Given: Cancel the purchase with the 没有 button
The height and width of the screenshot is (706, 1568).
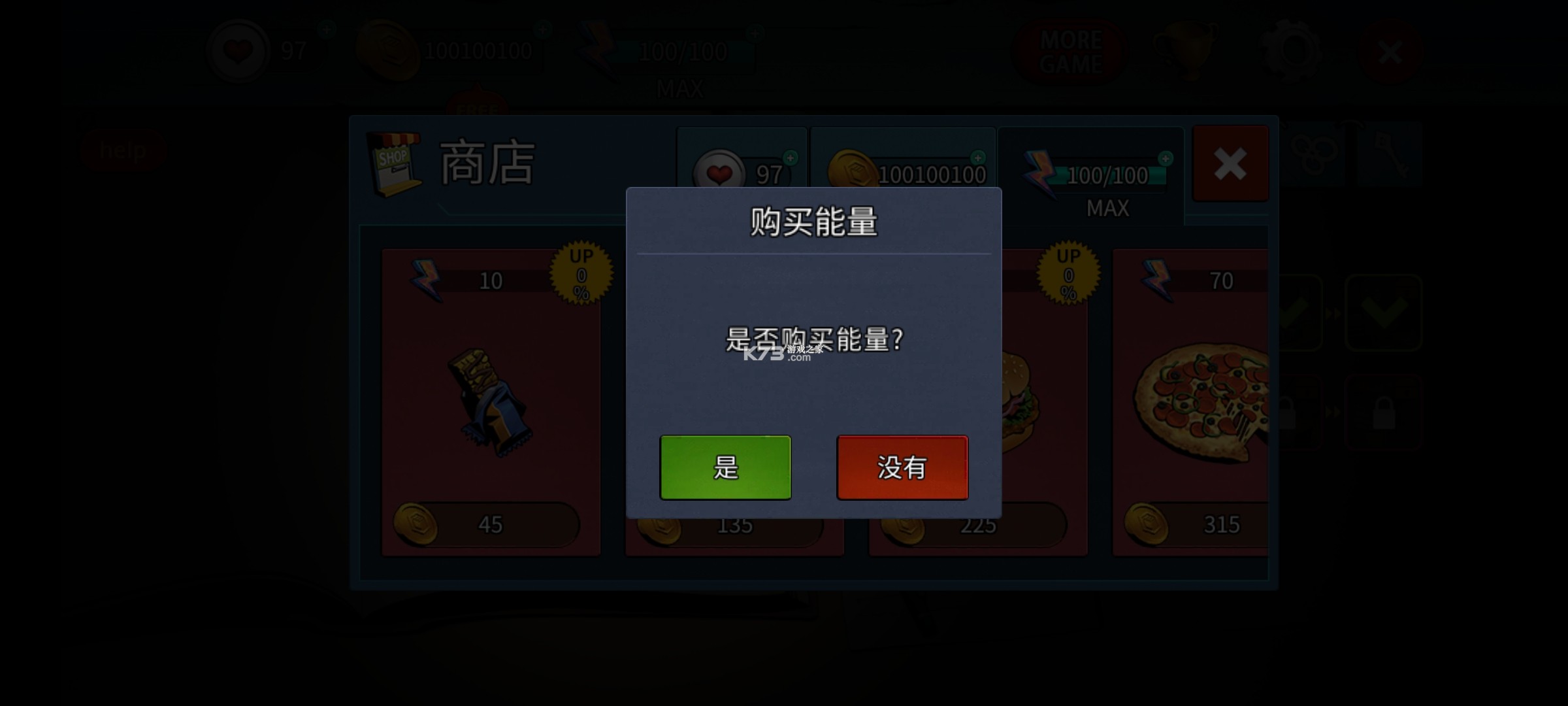Looking at the screenshot, I should tap(902, 467).
